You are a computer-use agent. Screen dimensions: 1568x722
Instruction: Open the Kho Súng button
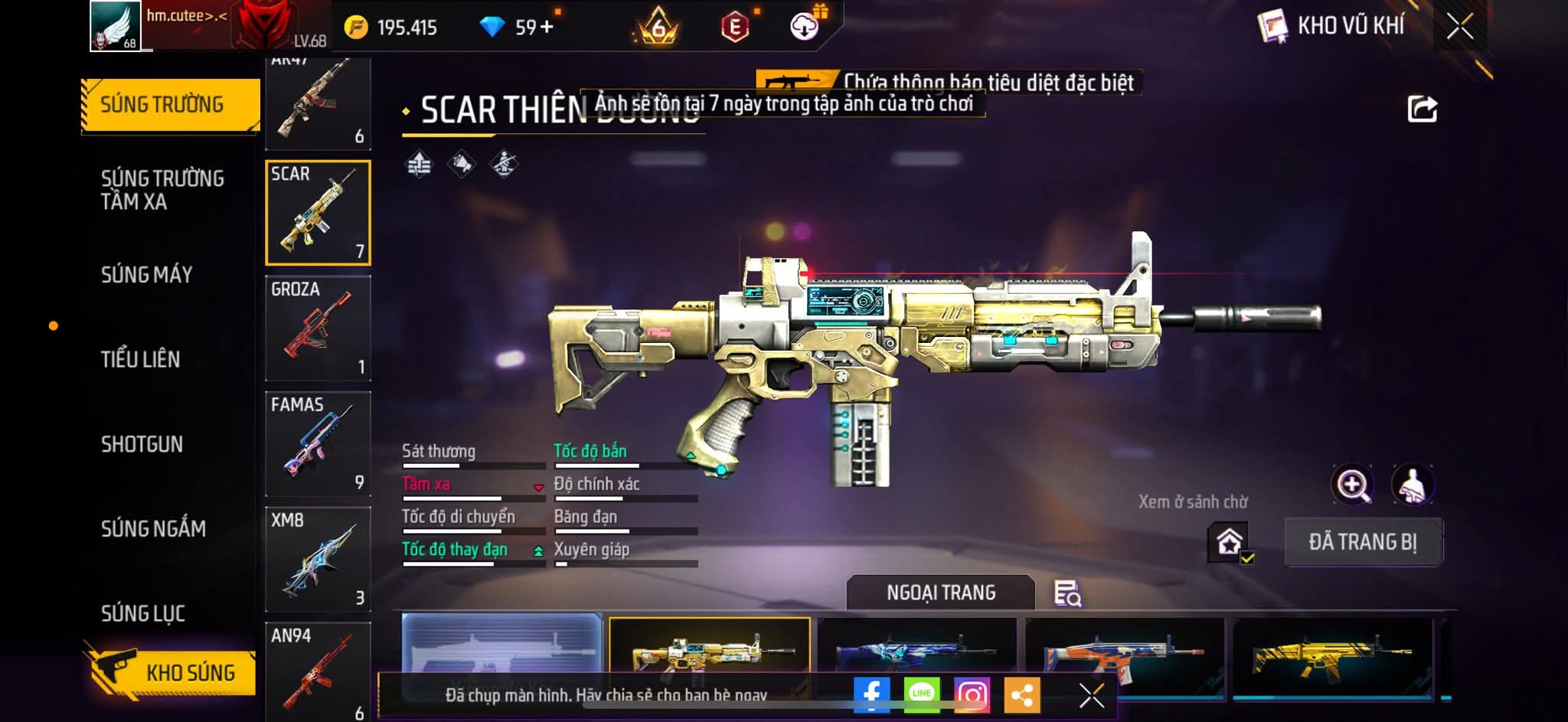(172, 672)
